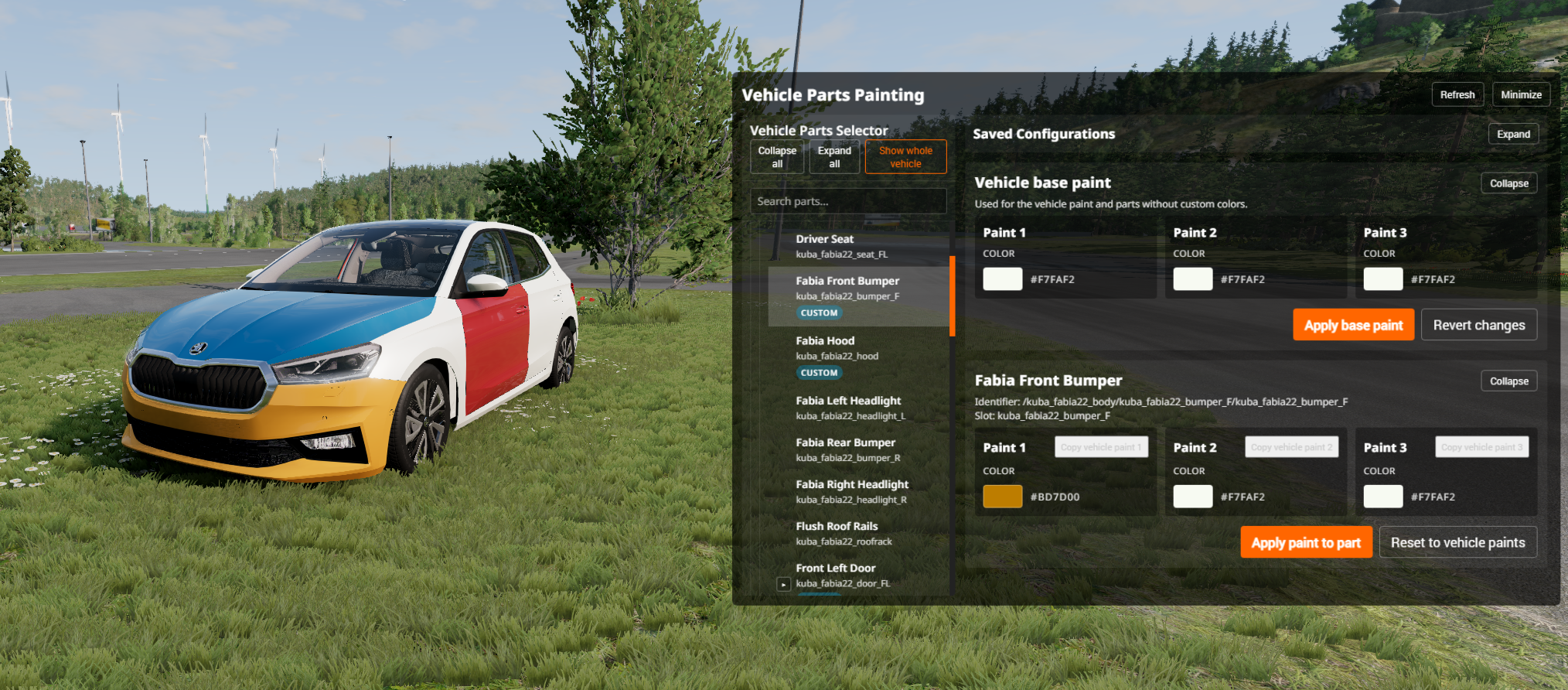The image size is (1568, 690).
Task: Collapse all vehicle parts
Action: pyautogui.click(x=777, y=157)
